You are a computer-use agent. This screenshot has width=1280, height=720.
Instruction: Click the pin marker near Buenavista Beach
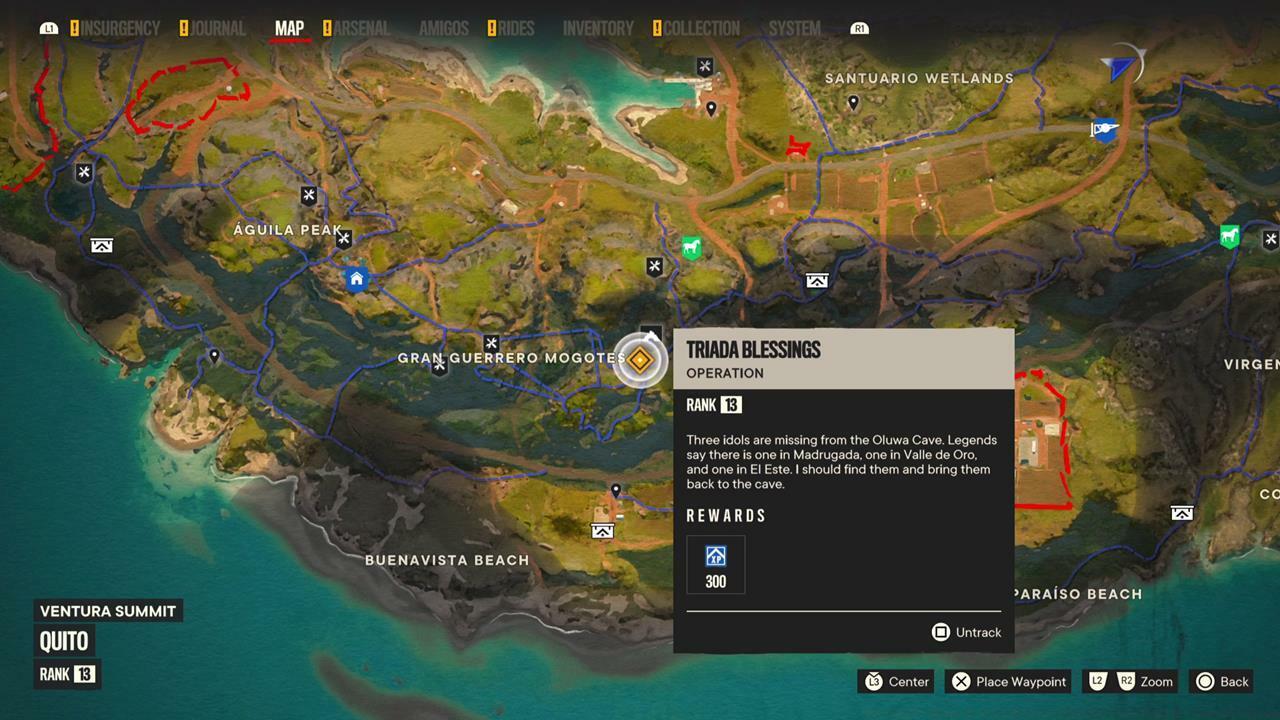[616, 491]
